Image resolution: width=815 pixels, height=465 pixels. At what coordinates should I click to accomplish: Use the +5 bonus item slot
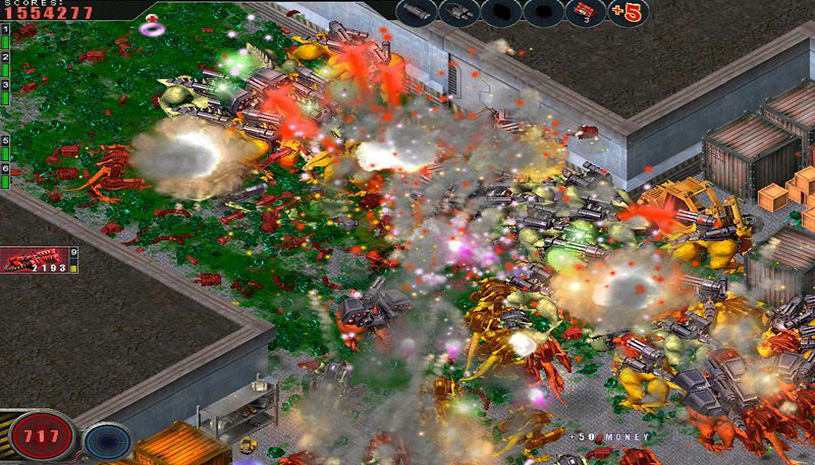(x=629, y=13)
